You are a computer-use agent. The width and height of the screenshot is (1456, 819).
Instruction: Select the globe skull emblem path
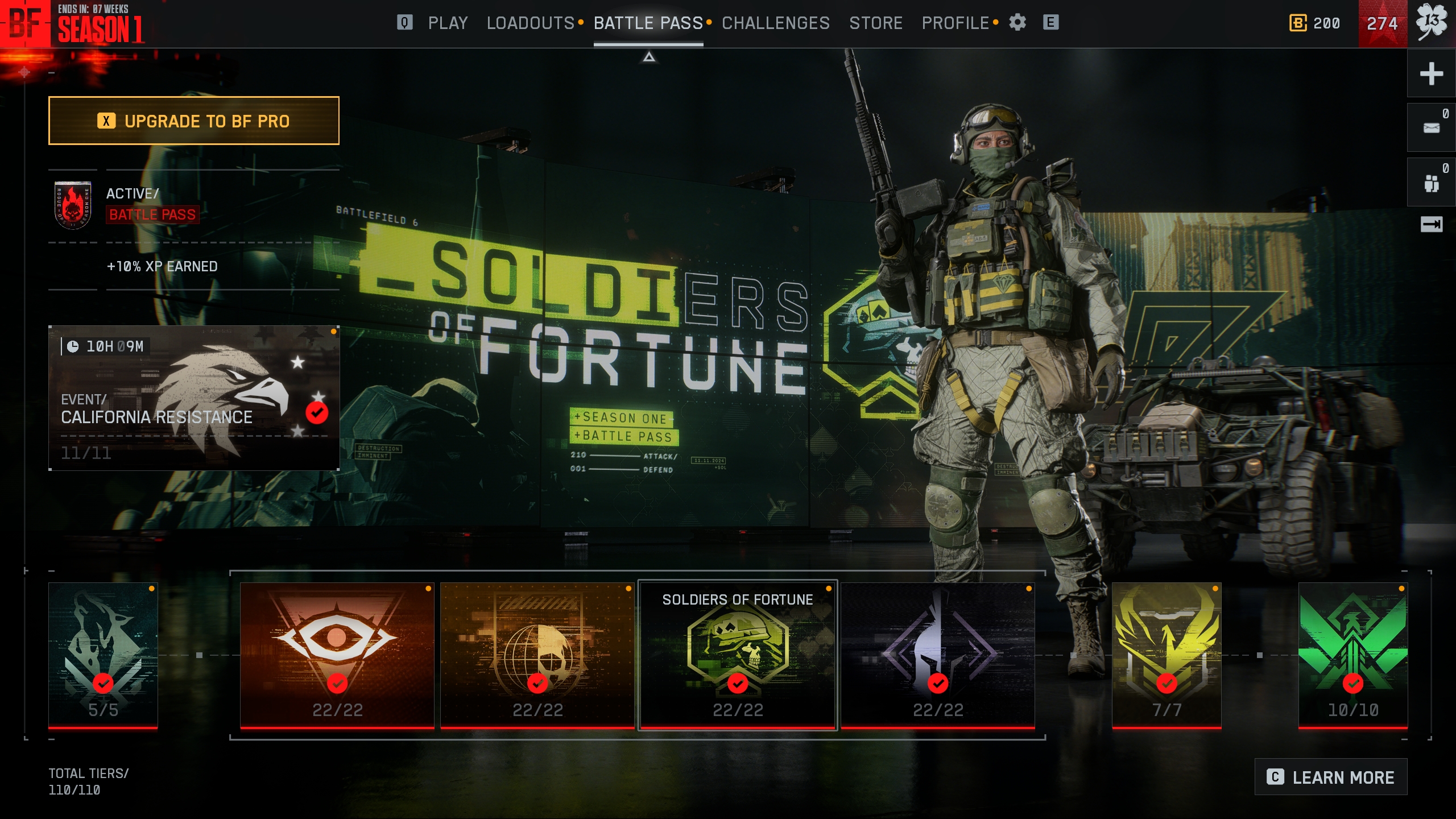point(537,655)
